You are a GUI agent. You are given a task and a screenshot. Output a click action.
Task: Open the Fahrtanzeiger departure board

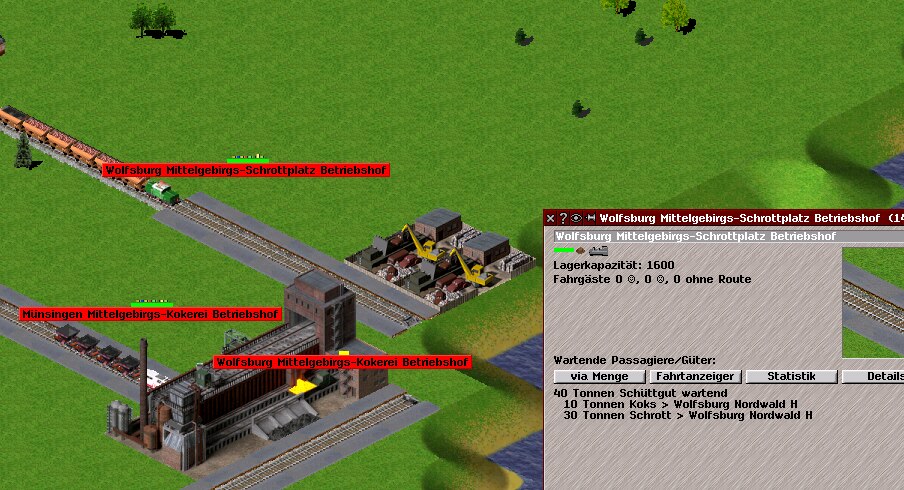(x=695, y=376)
